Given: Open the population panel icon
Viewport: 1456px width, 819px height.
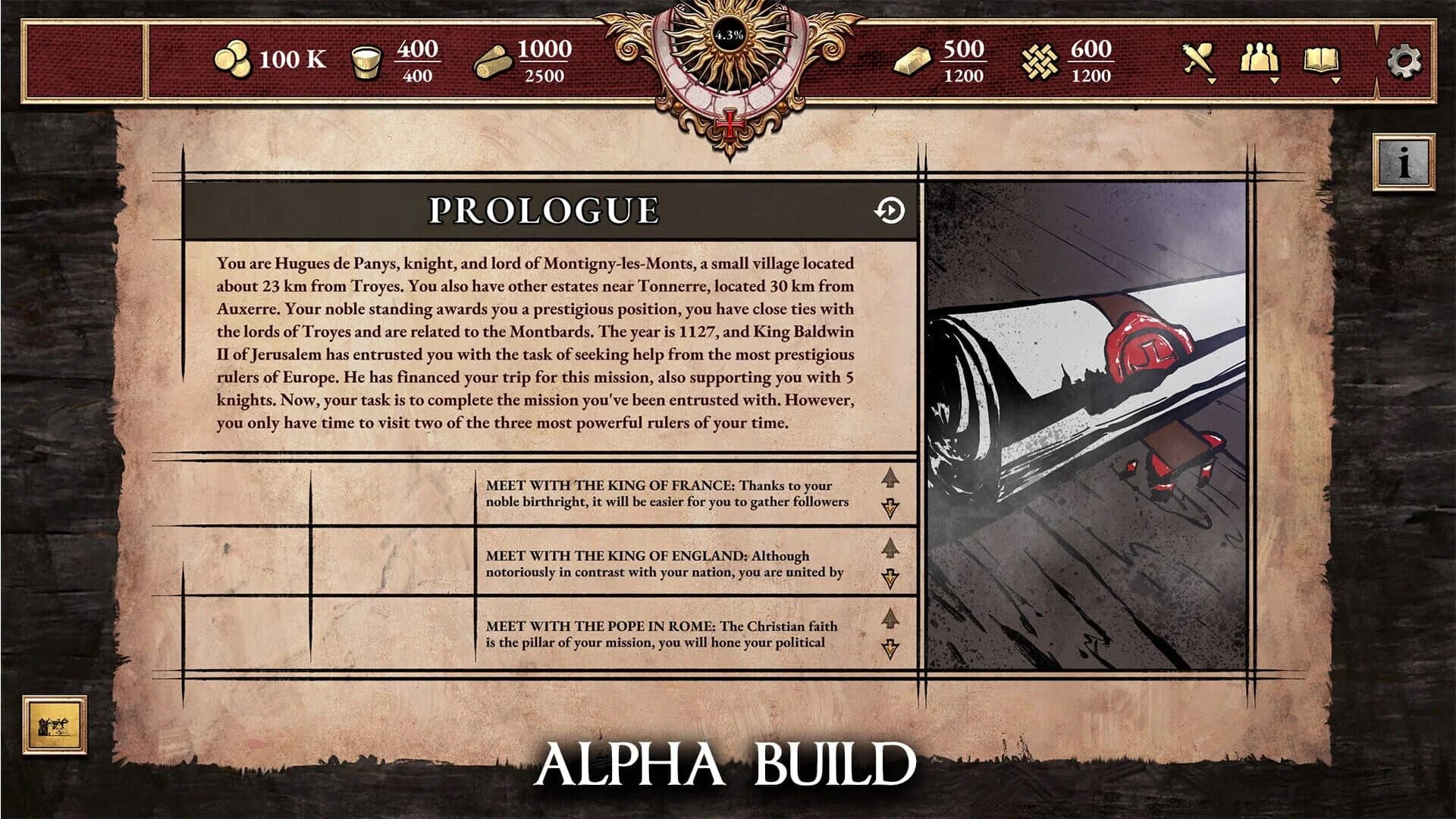Looking at the screenshot, I should point(1259,59).
